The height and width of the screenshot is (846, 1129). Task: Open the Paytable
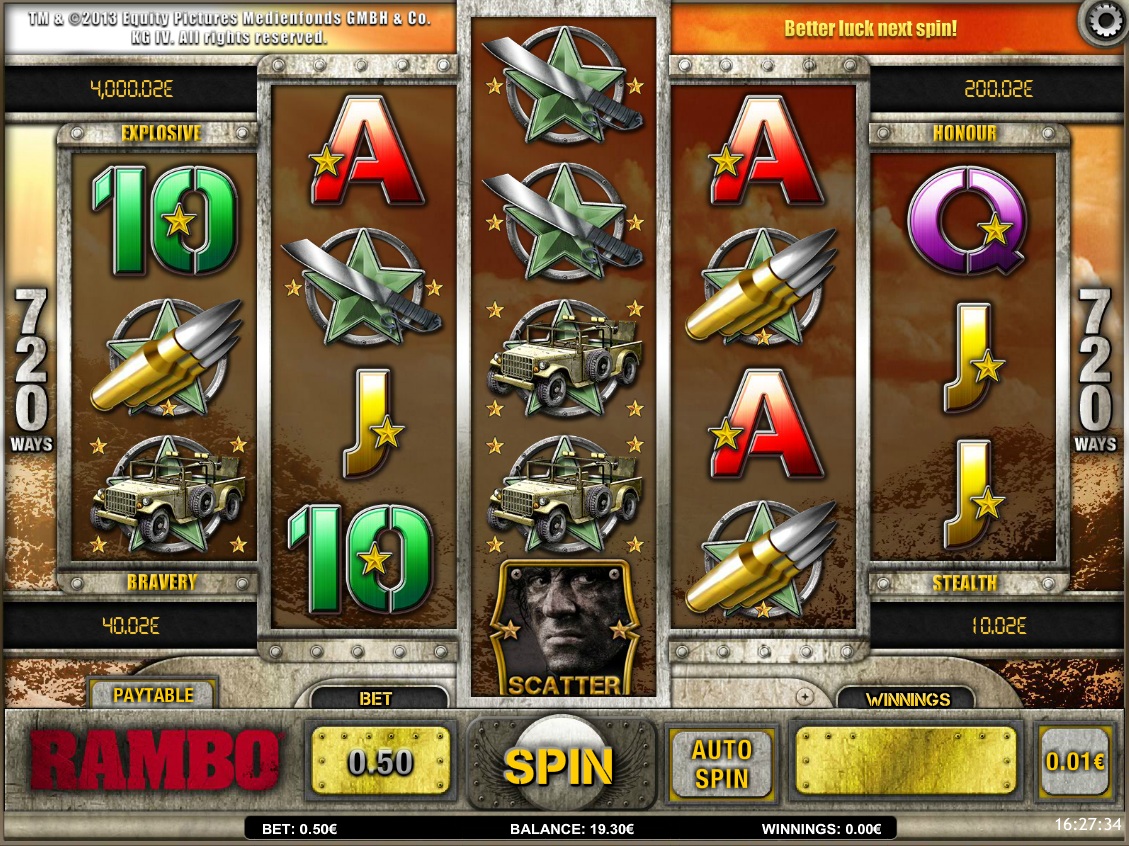[x=152, y=694]
